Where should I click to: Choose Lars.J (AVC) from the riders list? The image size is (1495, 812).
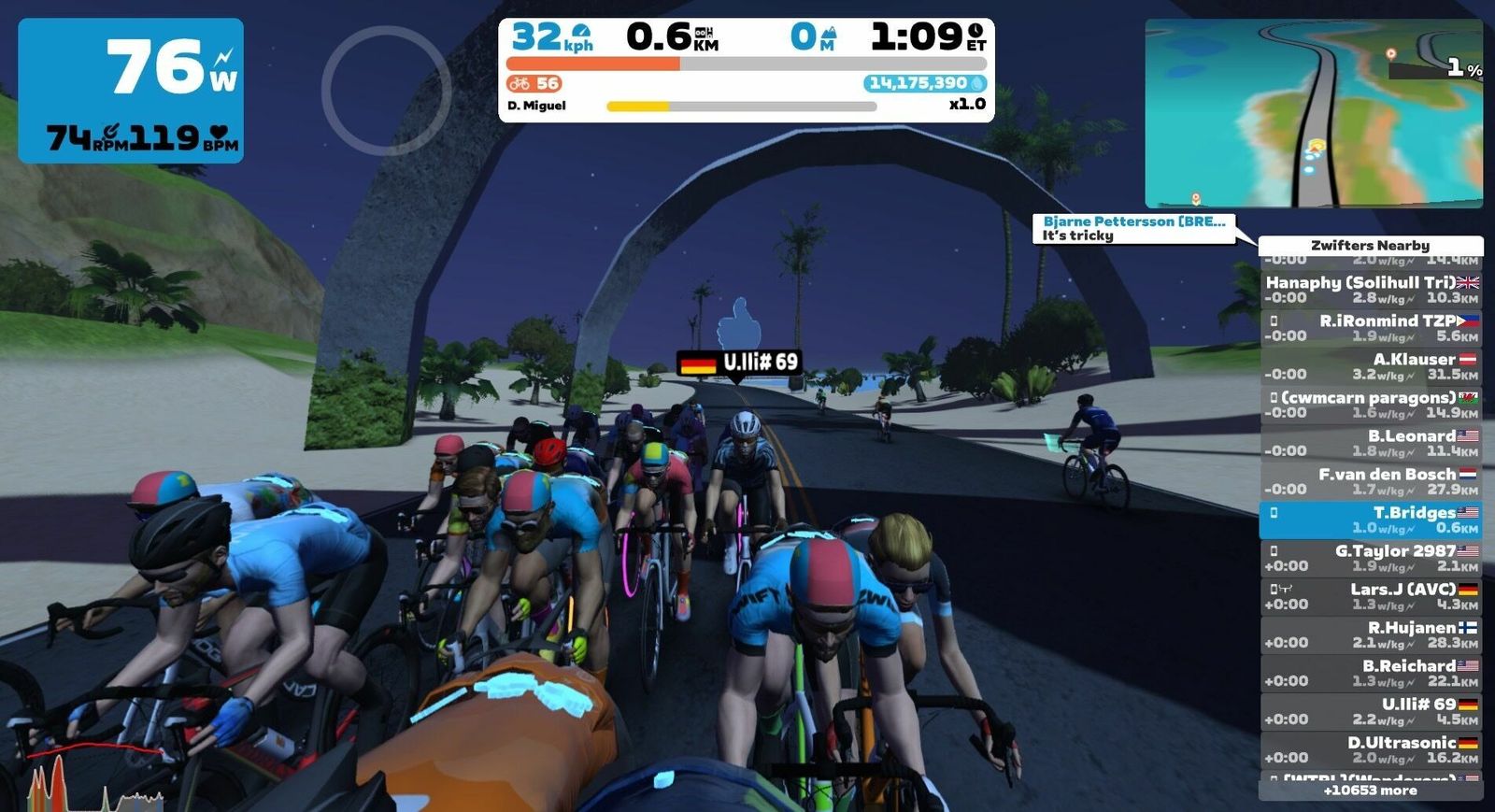pos(1371,596)
